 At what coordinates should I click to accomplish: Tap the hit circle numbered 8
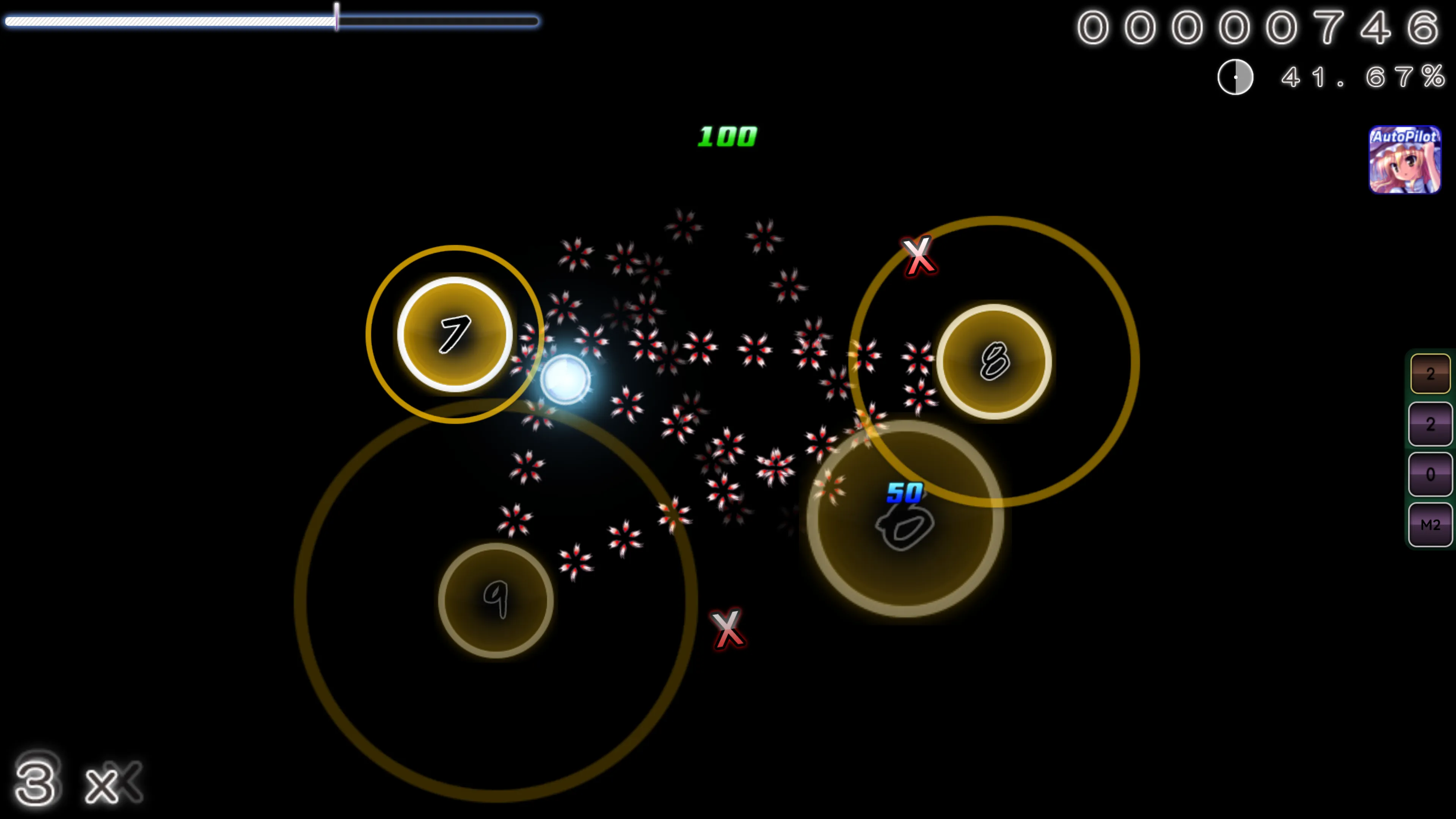coord(994,362)
